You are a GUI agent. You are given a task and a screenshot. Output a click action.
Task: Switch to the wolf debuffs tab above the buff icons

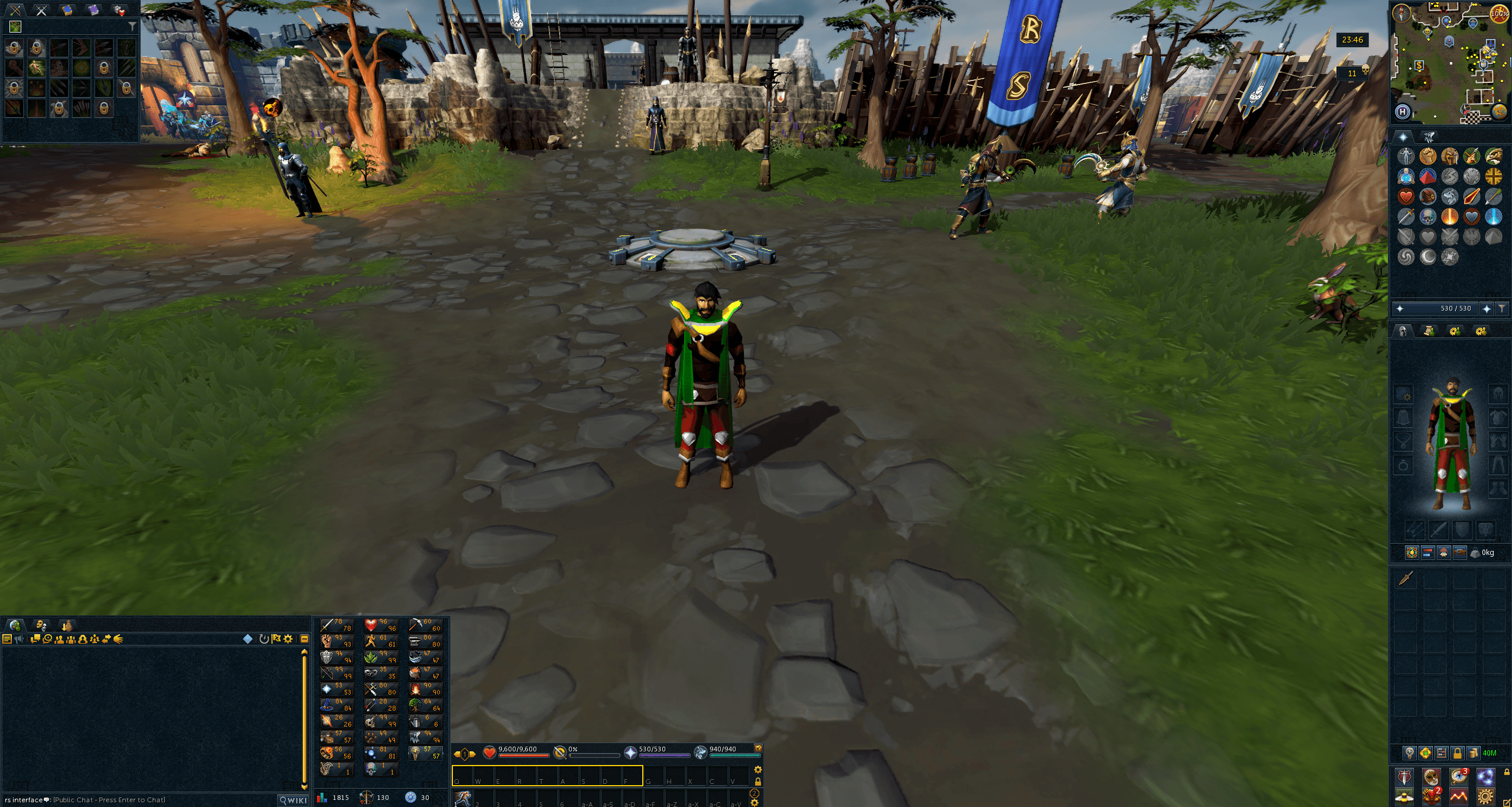click(x=1430, y=136)
